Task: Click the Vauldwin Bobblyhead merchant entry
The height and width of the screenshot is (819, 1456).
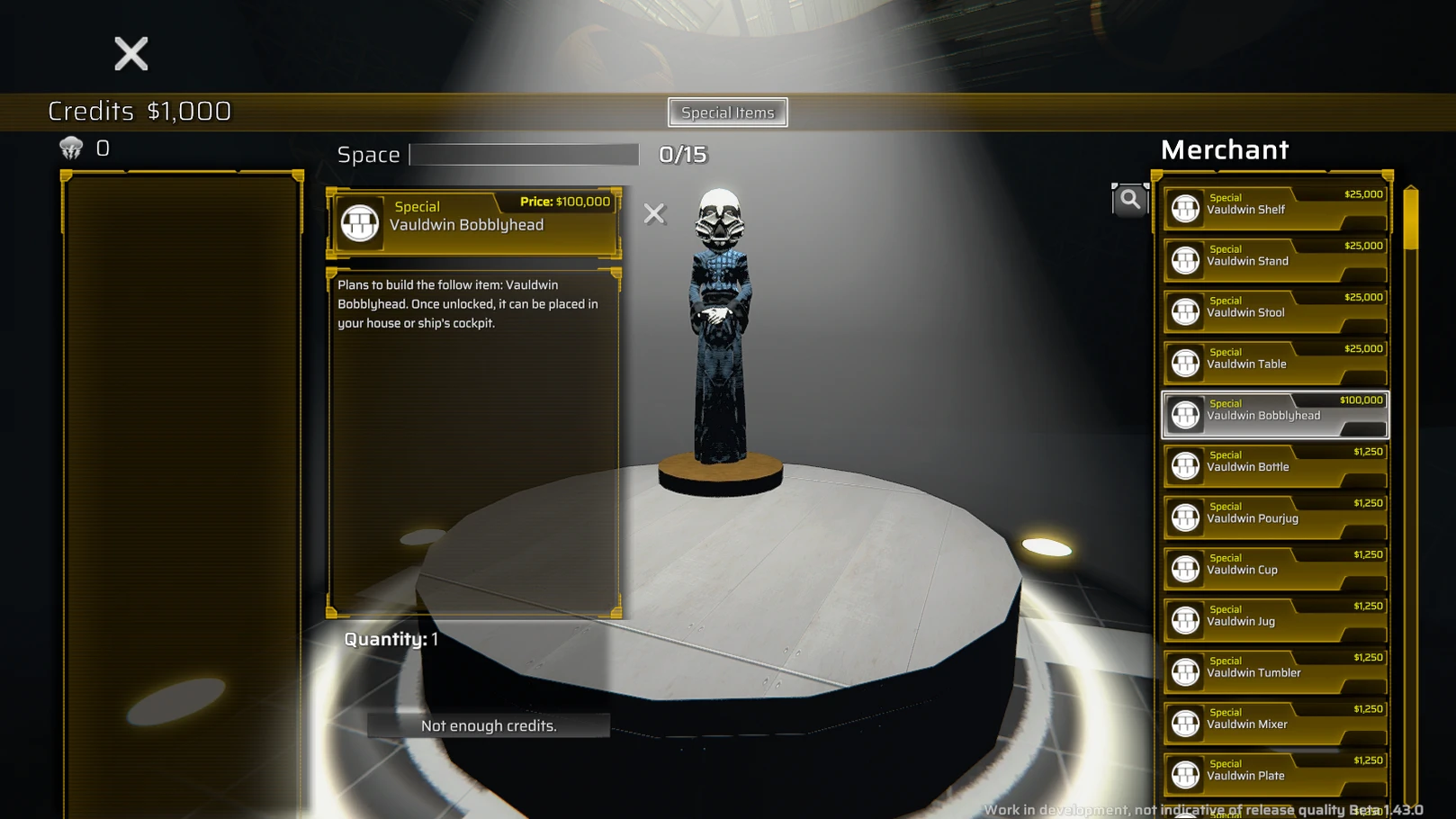Action: 1274,415
